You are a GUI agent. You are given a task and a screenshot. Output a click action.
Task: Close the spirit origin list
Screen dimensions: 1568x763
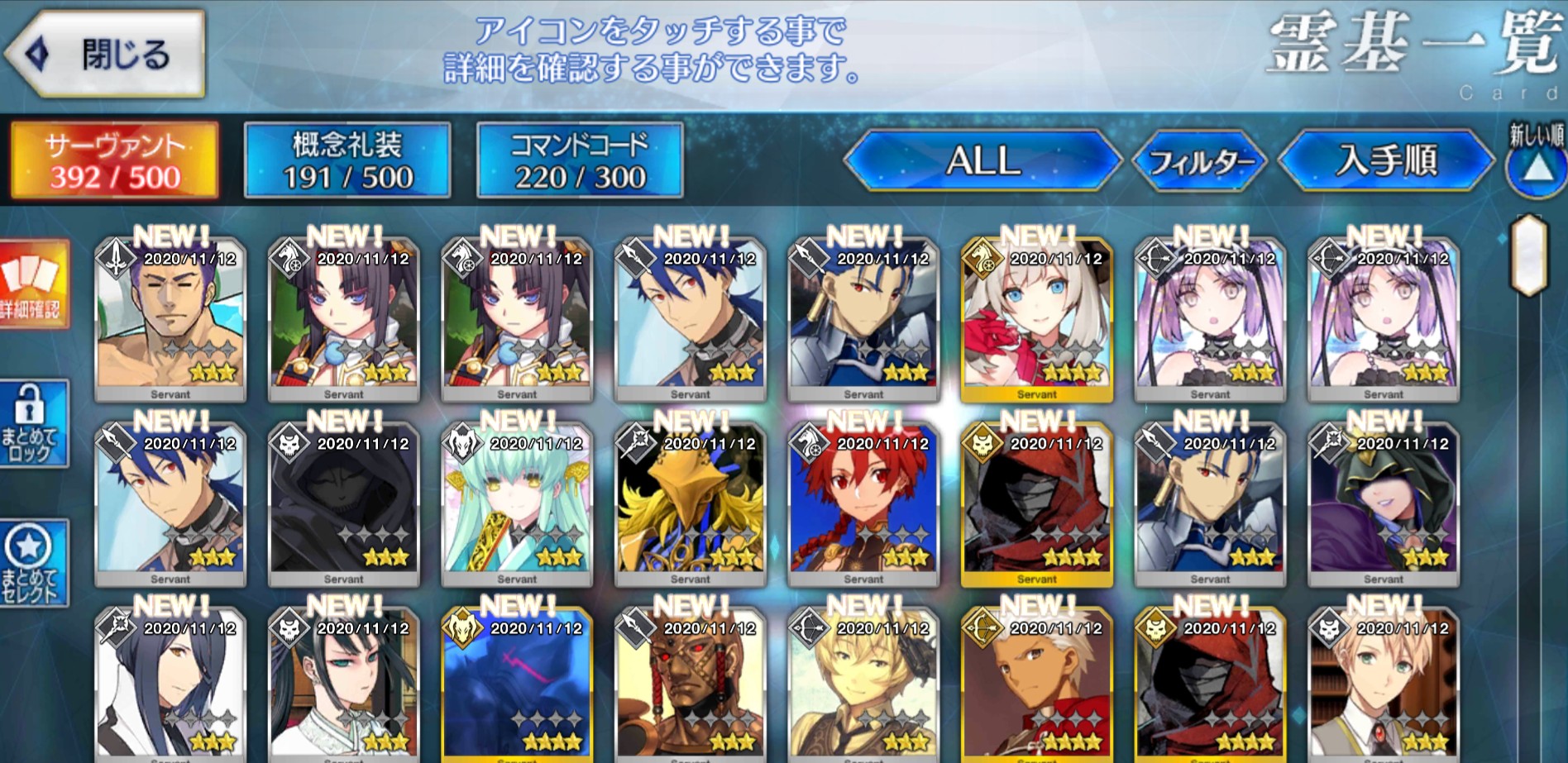[106, 55]
